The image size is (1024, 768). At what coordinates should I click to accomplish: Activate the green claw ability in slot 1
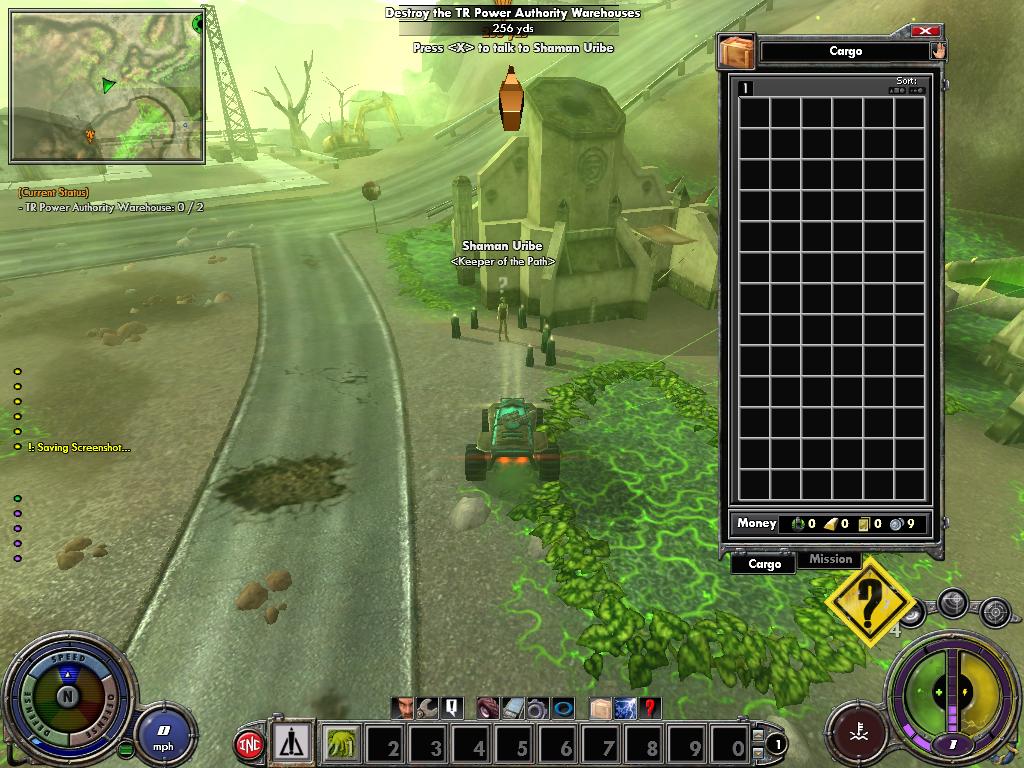pos(343,745)
